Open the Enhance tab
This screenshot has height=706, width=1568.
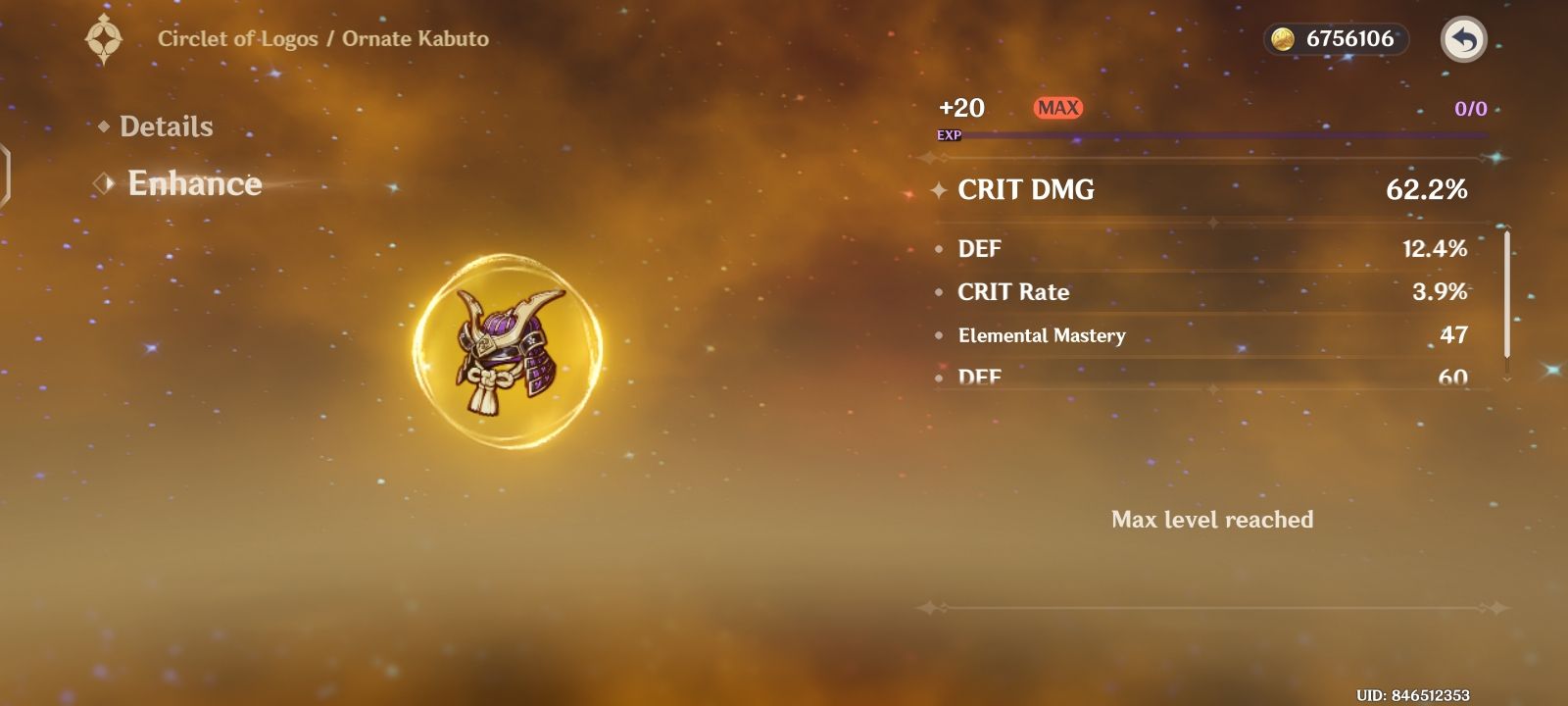tap(195, 183)
